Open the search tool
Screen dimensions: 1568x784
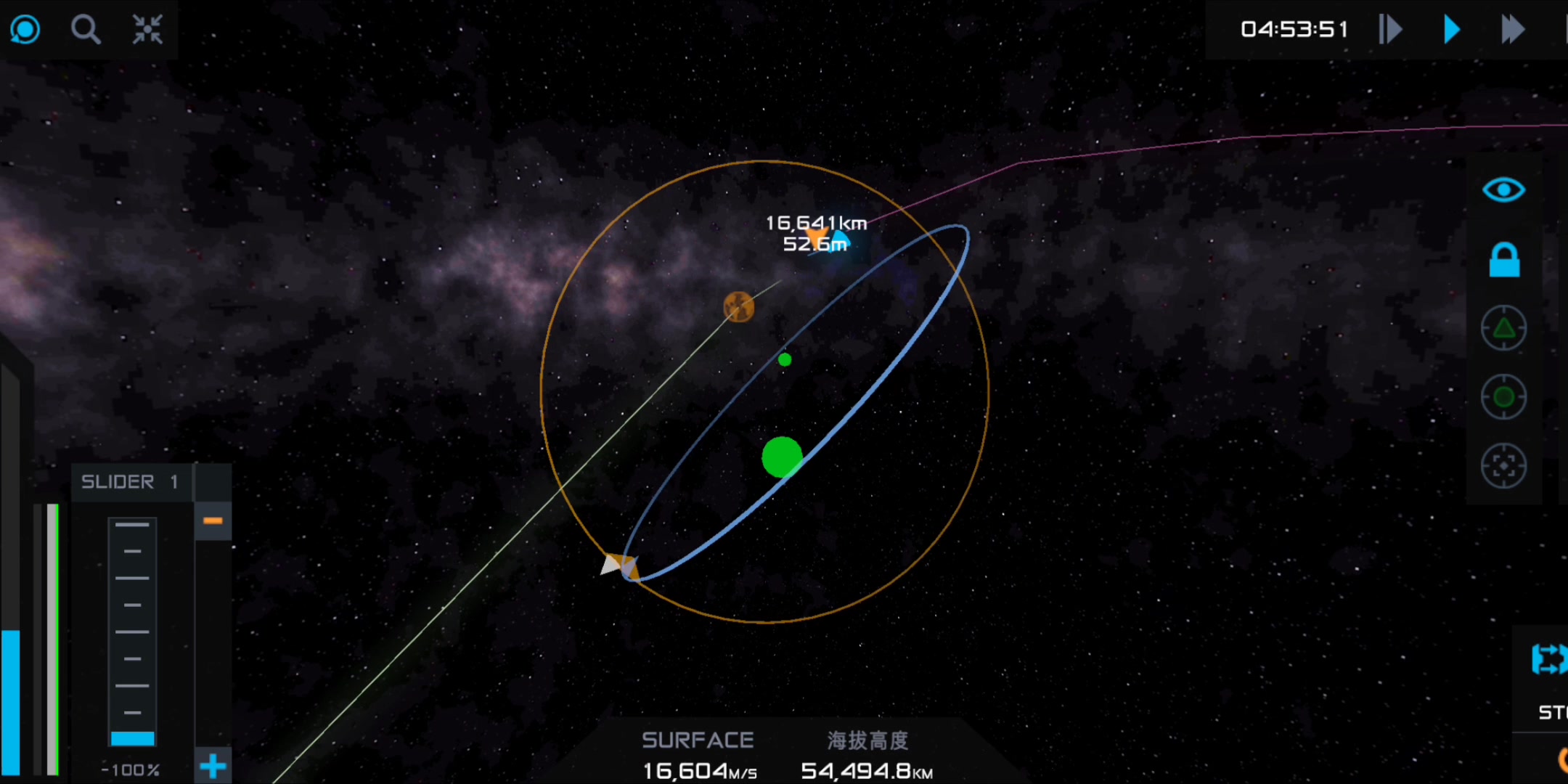point(86,29)
